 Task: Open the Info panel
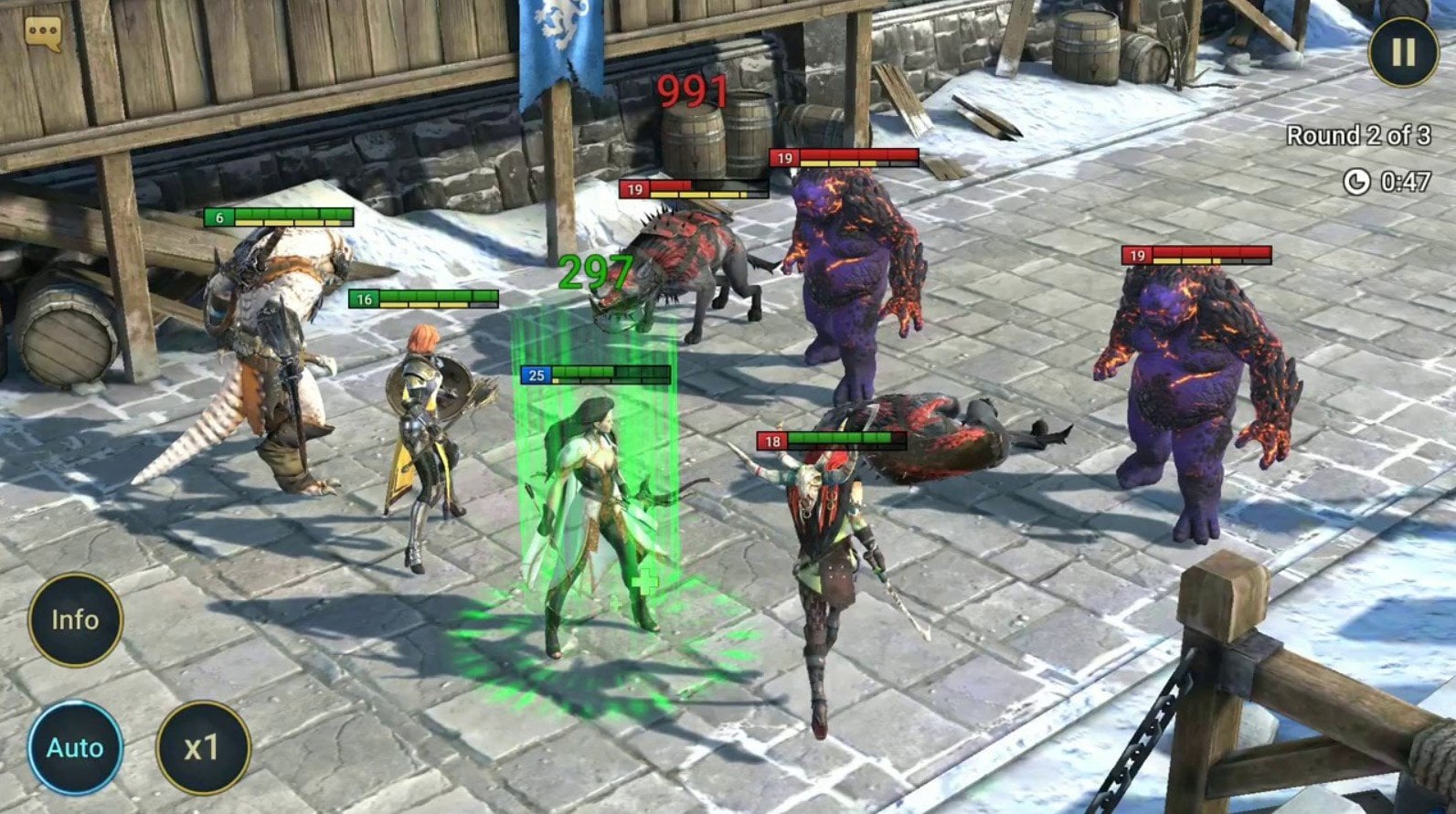click(77, 618)
